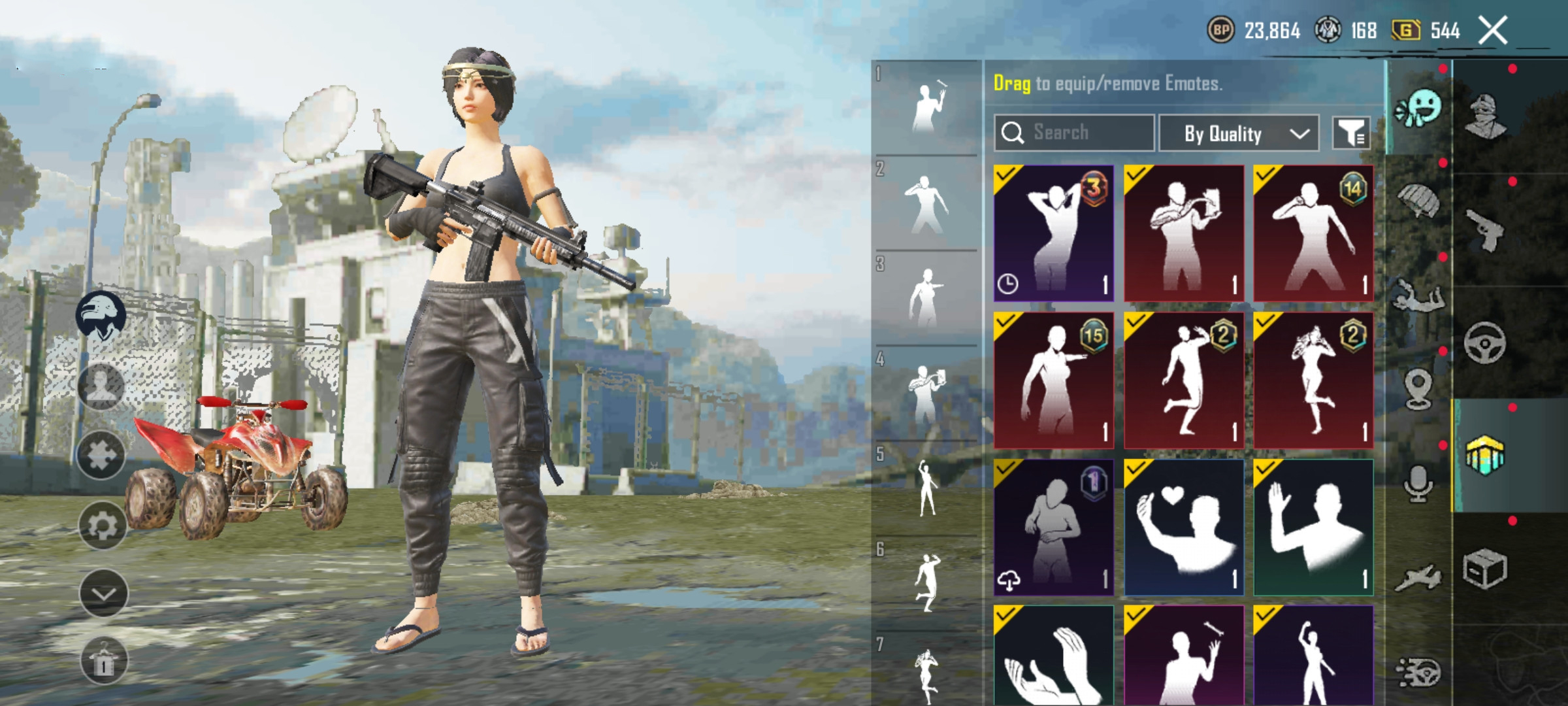Image resolution: width=1568 pixels, height=706 pixels.
Task: Click the emote Search field
Action: pos(1074,133)
